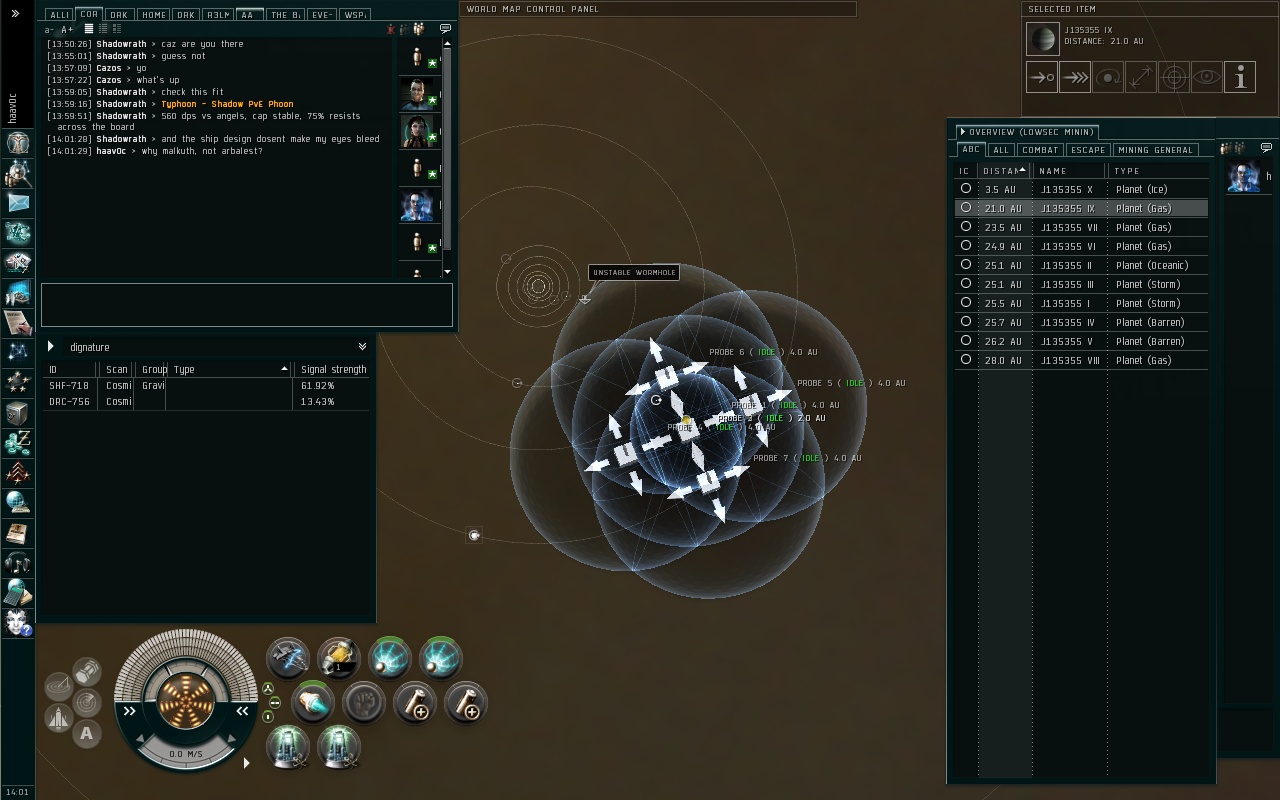Screen dimensions: 1280x800
Task: Increase chat font size with A+
Action: tap(67, 30)
